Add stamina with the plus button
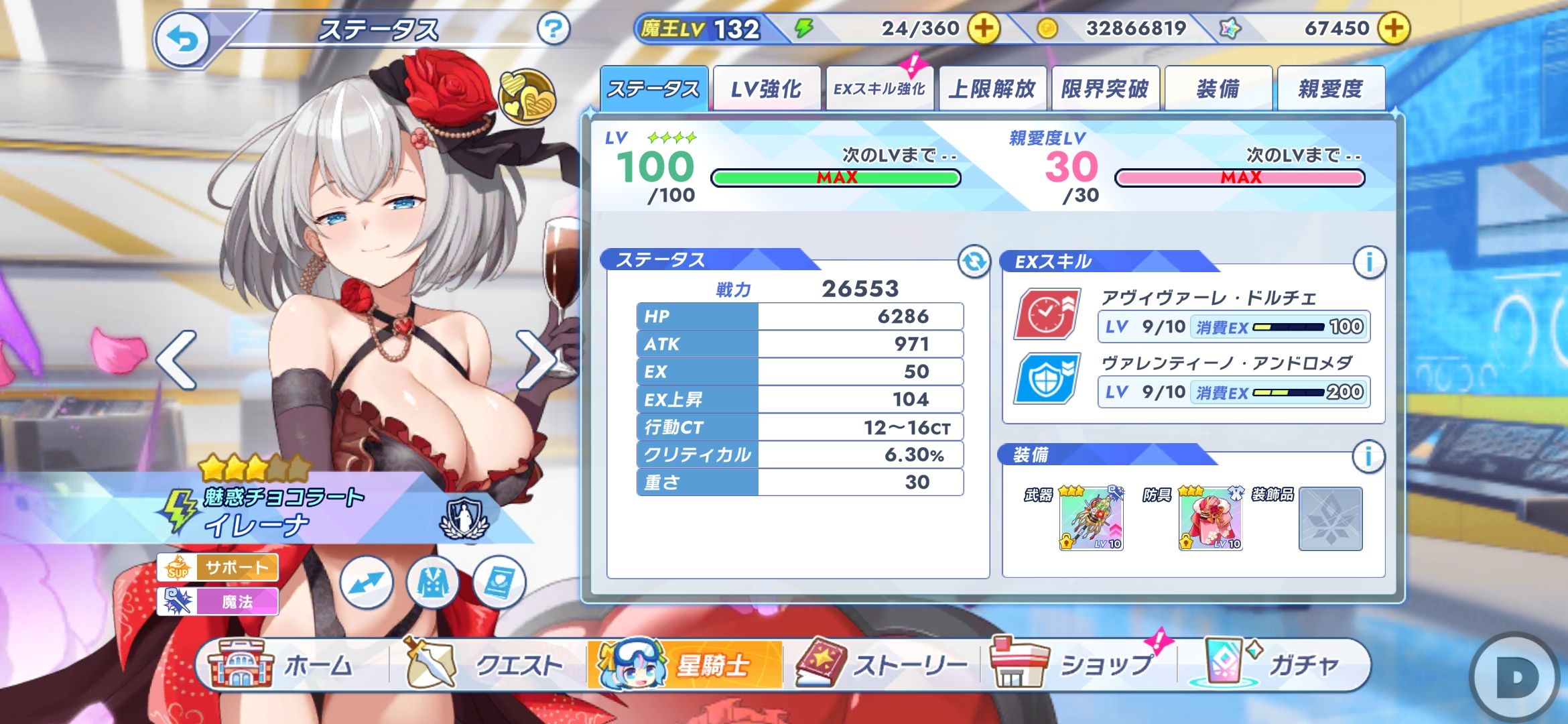1568x724 pixels. [983, 29]
